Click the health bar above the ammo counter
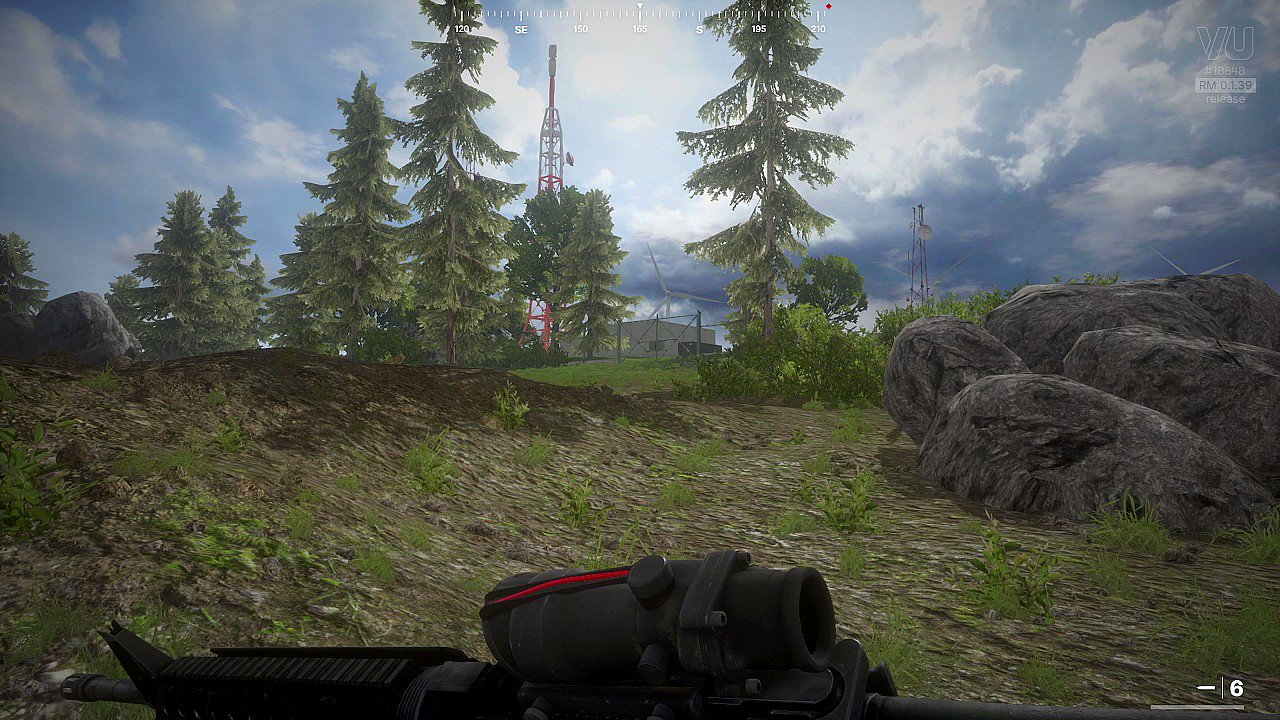This screenshot has width=1280, height=720. tap(1197, 707)
